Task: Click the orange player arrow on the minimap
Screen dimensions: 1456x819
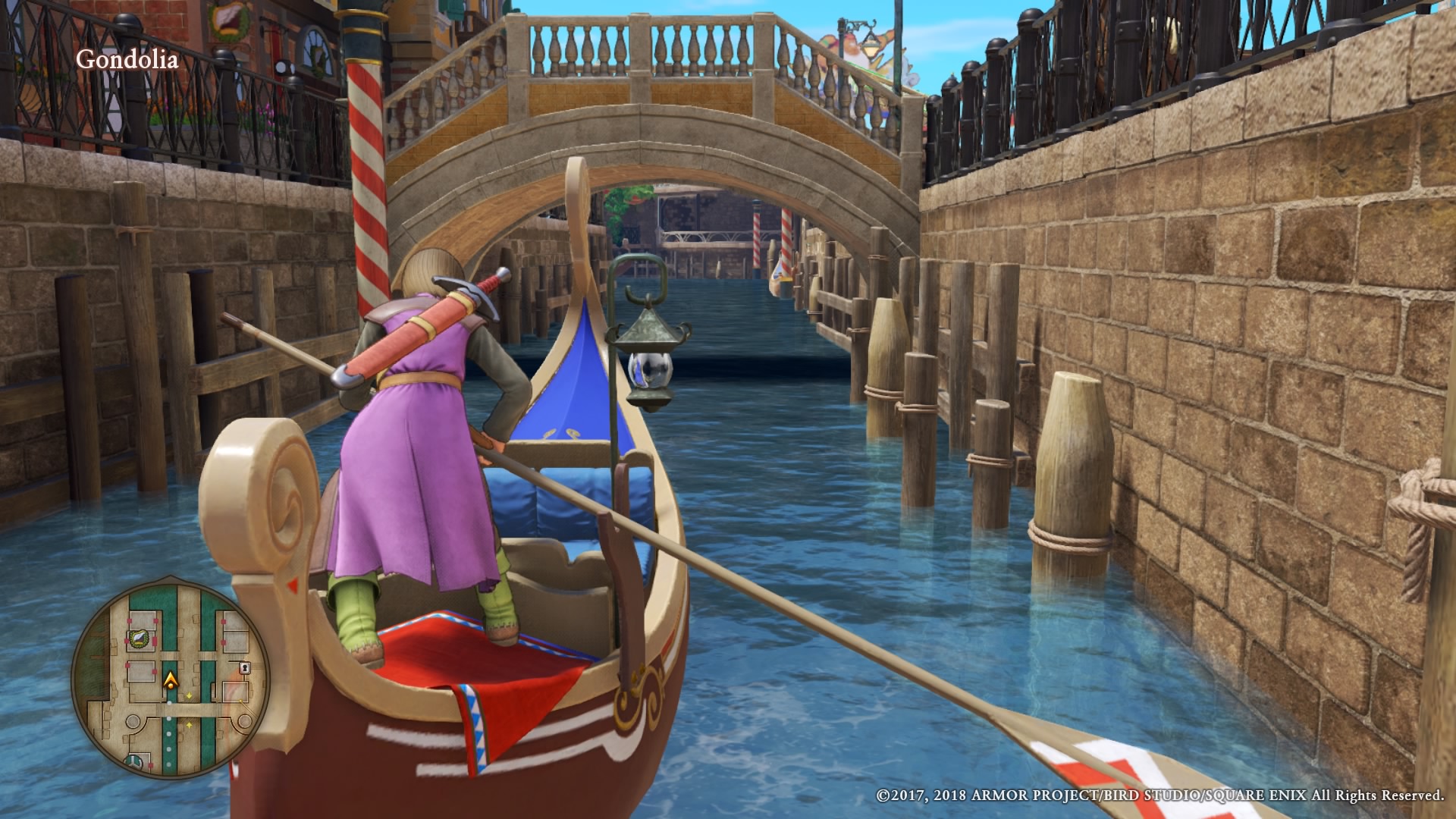Action: [172, 679]
